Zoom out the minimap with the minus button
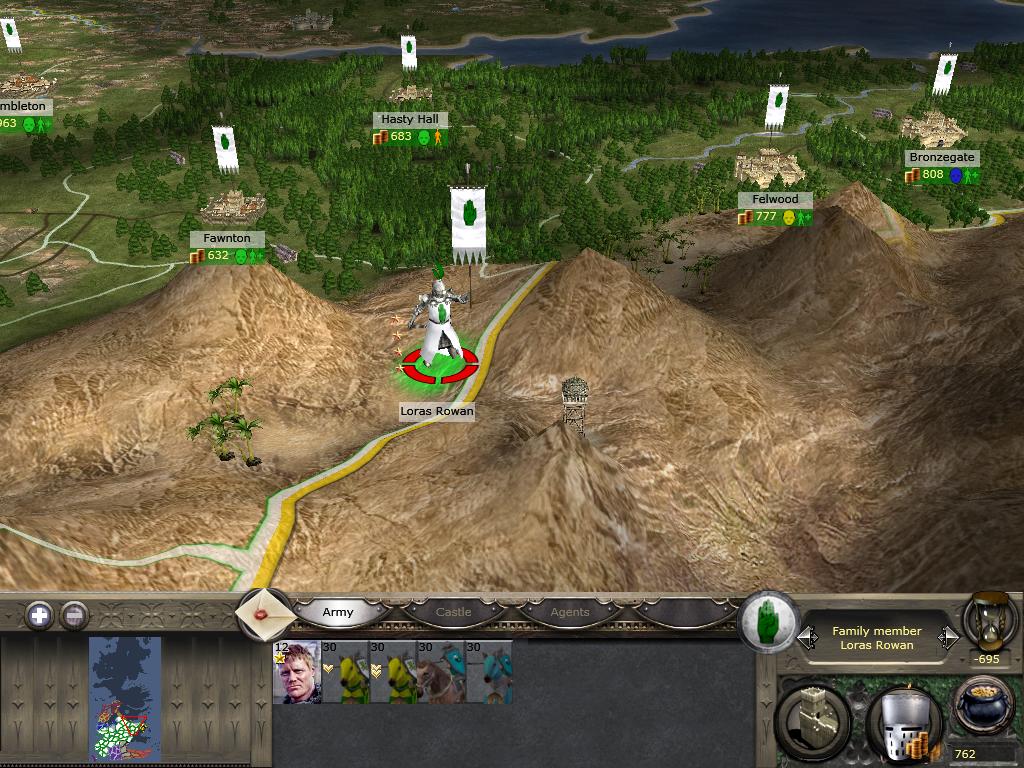 click(x=74, y=615)
